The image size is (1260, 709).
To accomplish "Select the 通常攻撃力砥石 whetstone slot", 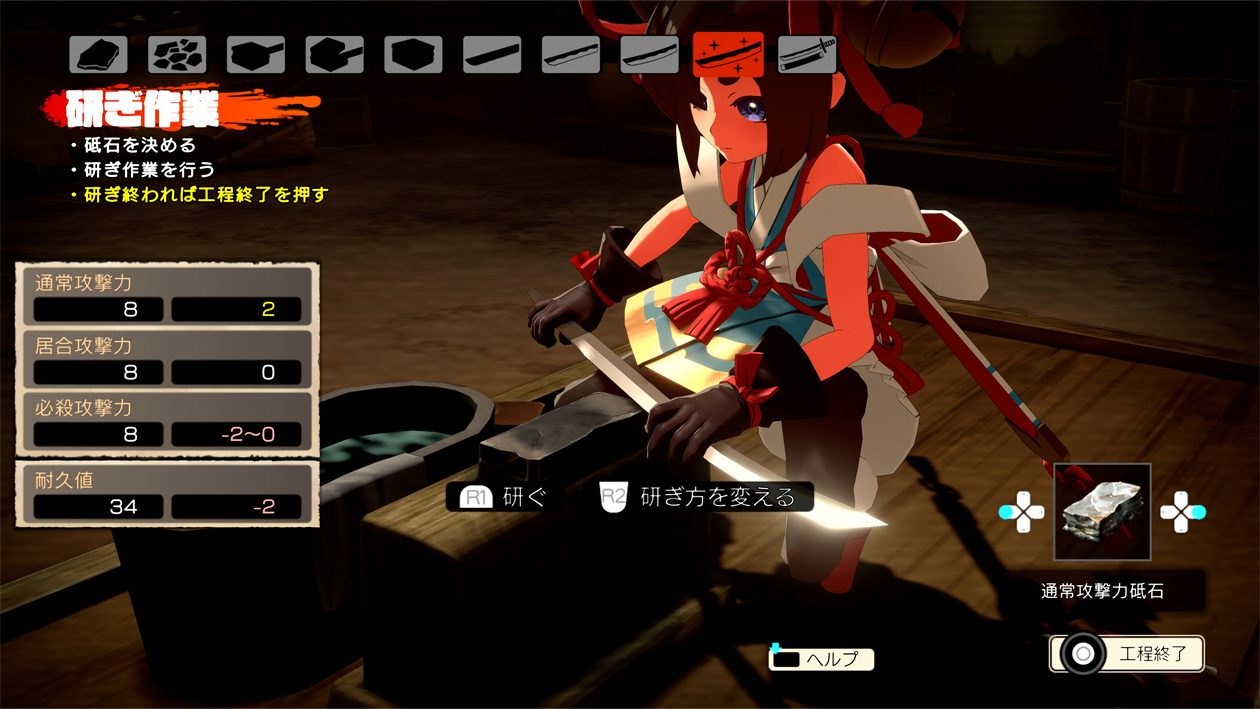I will click(x=1102, y=512).
